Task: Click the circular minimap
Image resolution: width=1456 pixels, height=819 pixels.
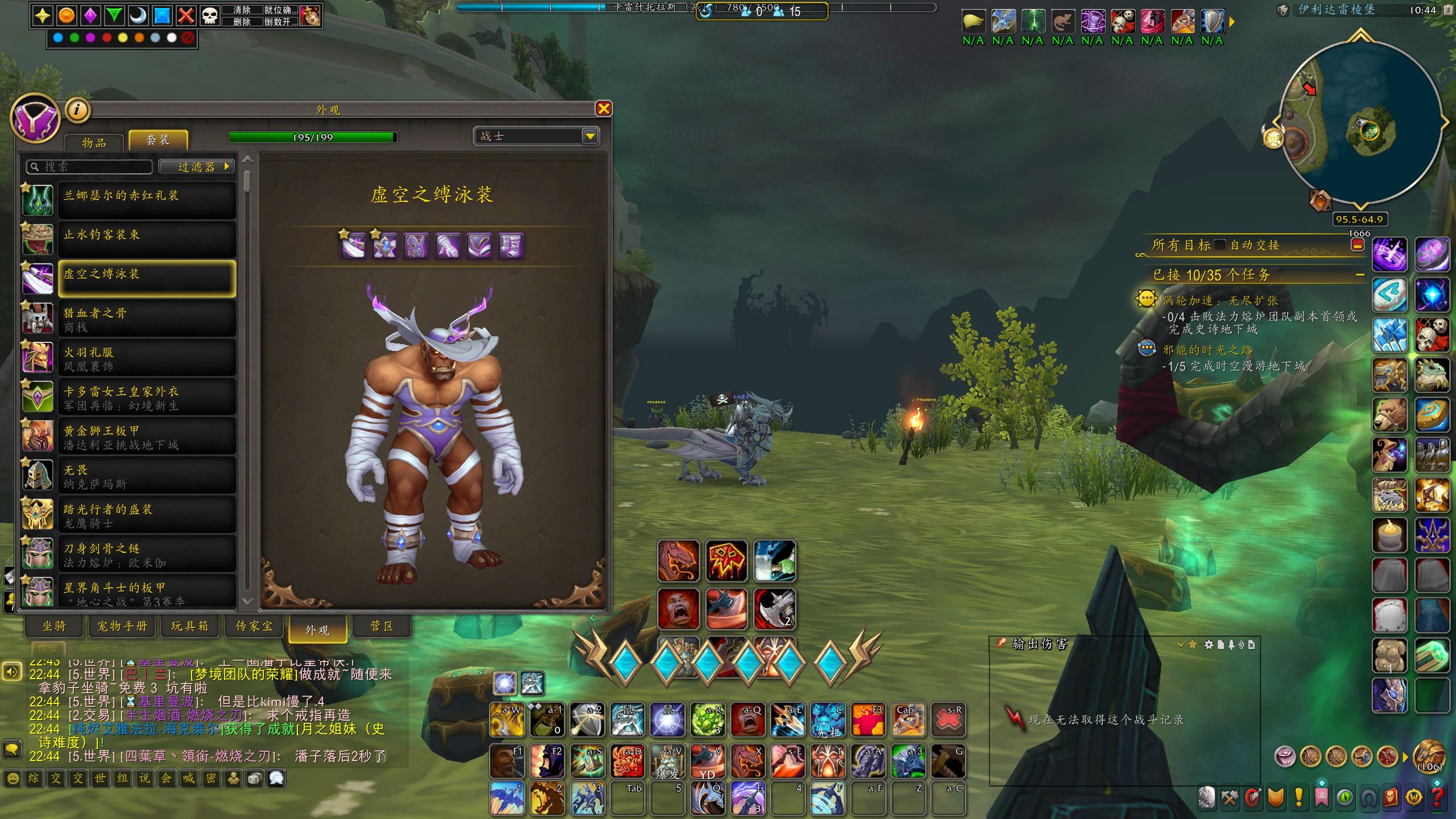Action: click(1359, 122)
